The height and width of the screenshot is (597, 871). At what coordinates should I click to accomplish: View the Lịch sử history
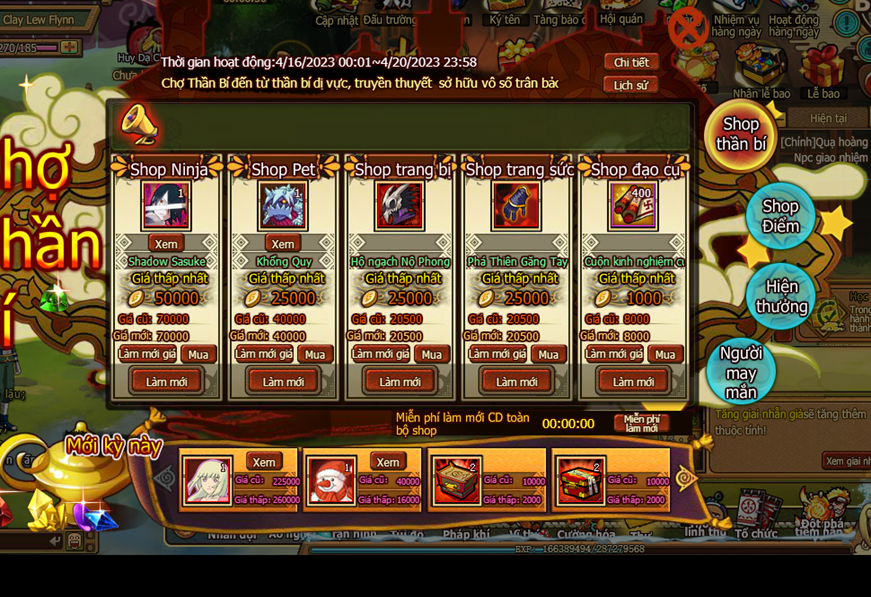pyautogui.click(x=631, y=85)
